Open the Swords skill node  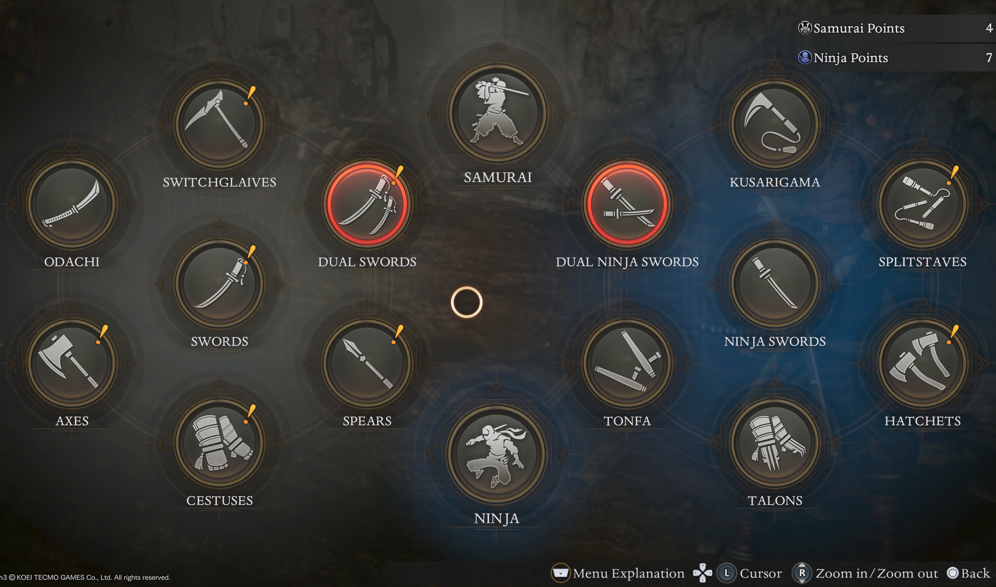[x=219, y=283]
